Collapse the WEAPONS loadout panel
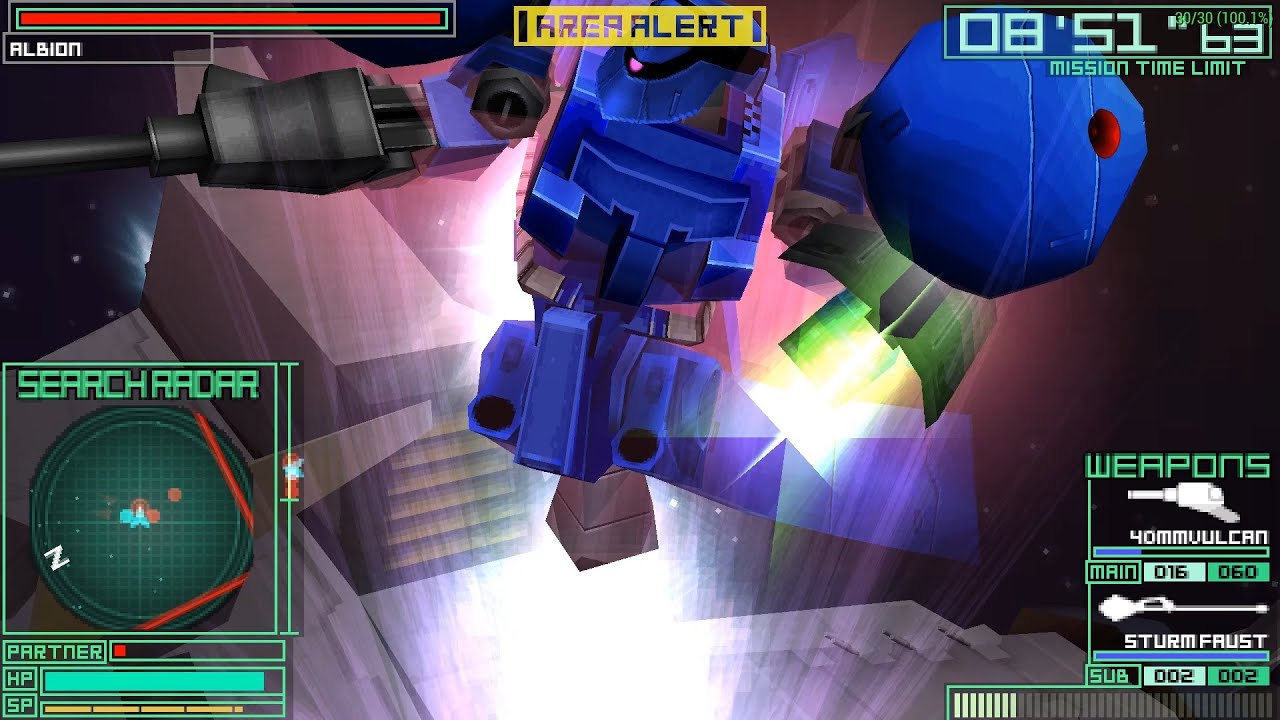 1176,464
